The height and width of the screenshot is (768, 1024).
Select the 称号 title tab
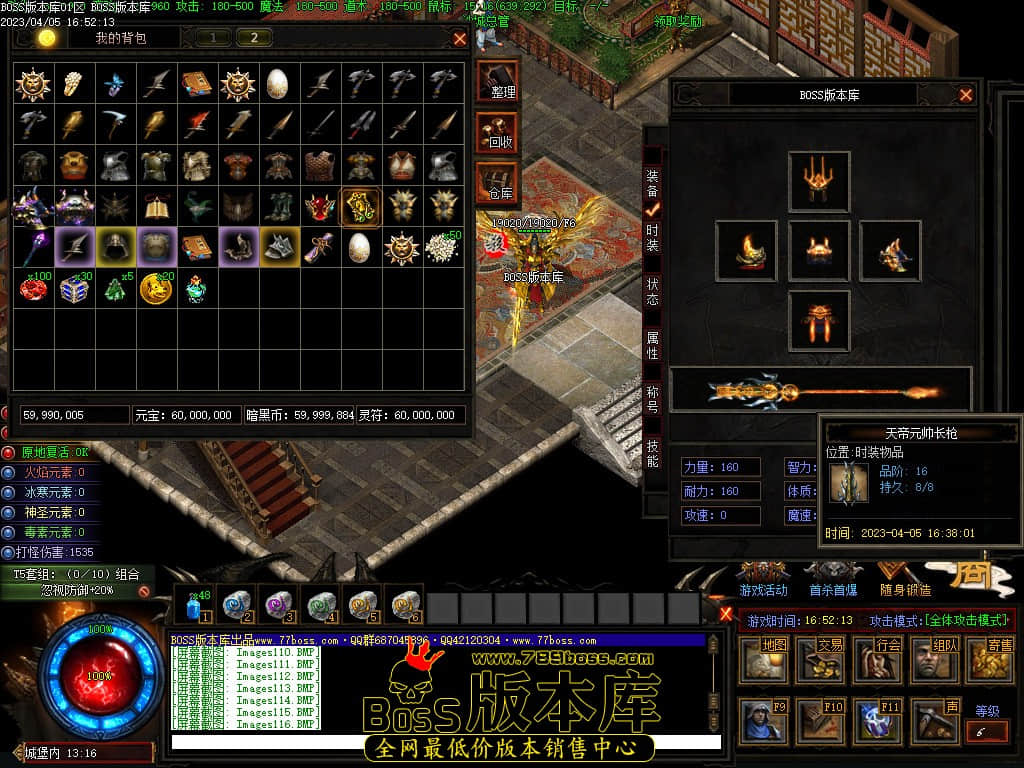653,400
